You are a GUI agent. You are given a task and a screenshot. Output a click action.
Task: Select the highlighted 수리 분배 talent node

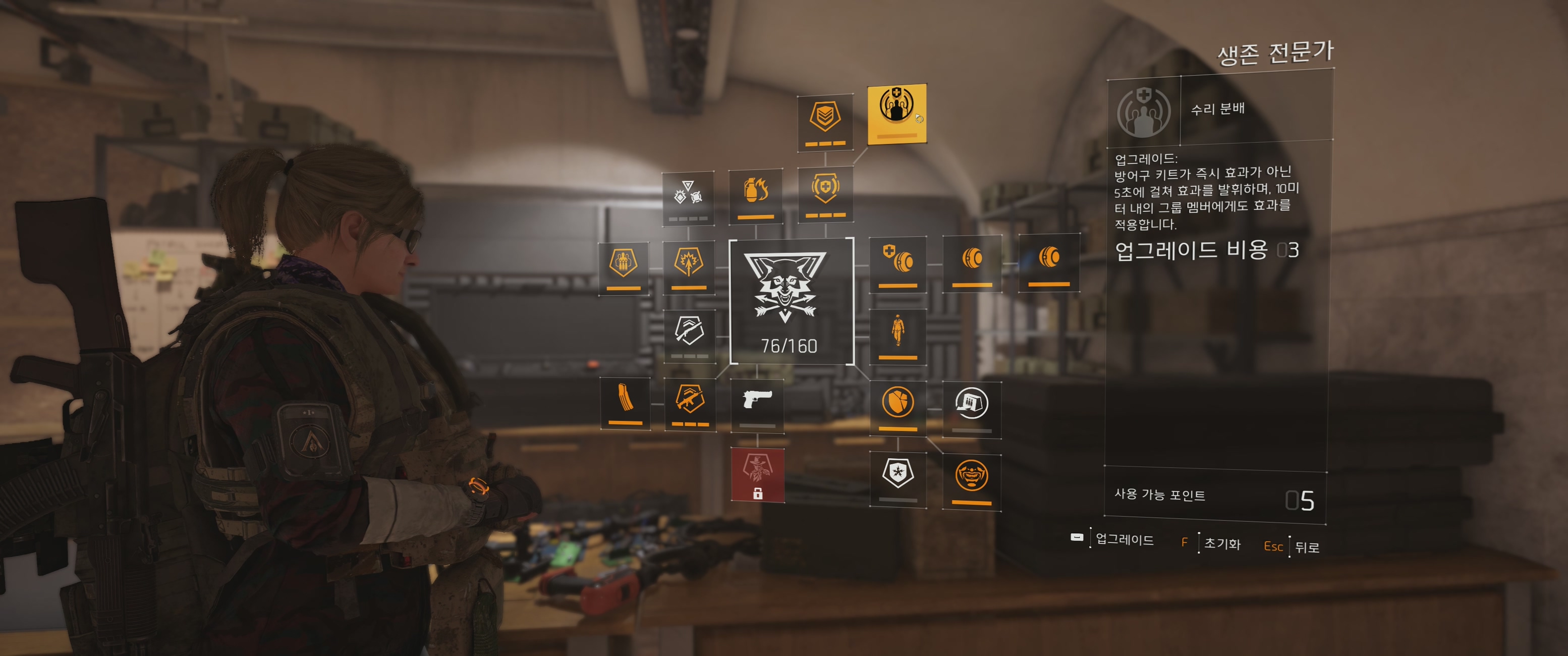click(897, 114)
